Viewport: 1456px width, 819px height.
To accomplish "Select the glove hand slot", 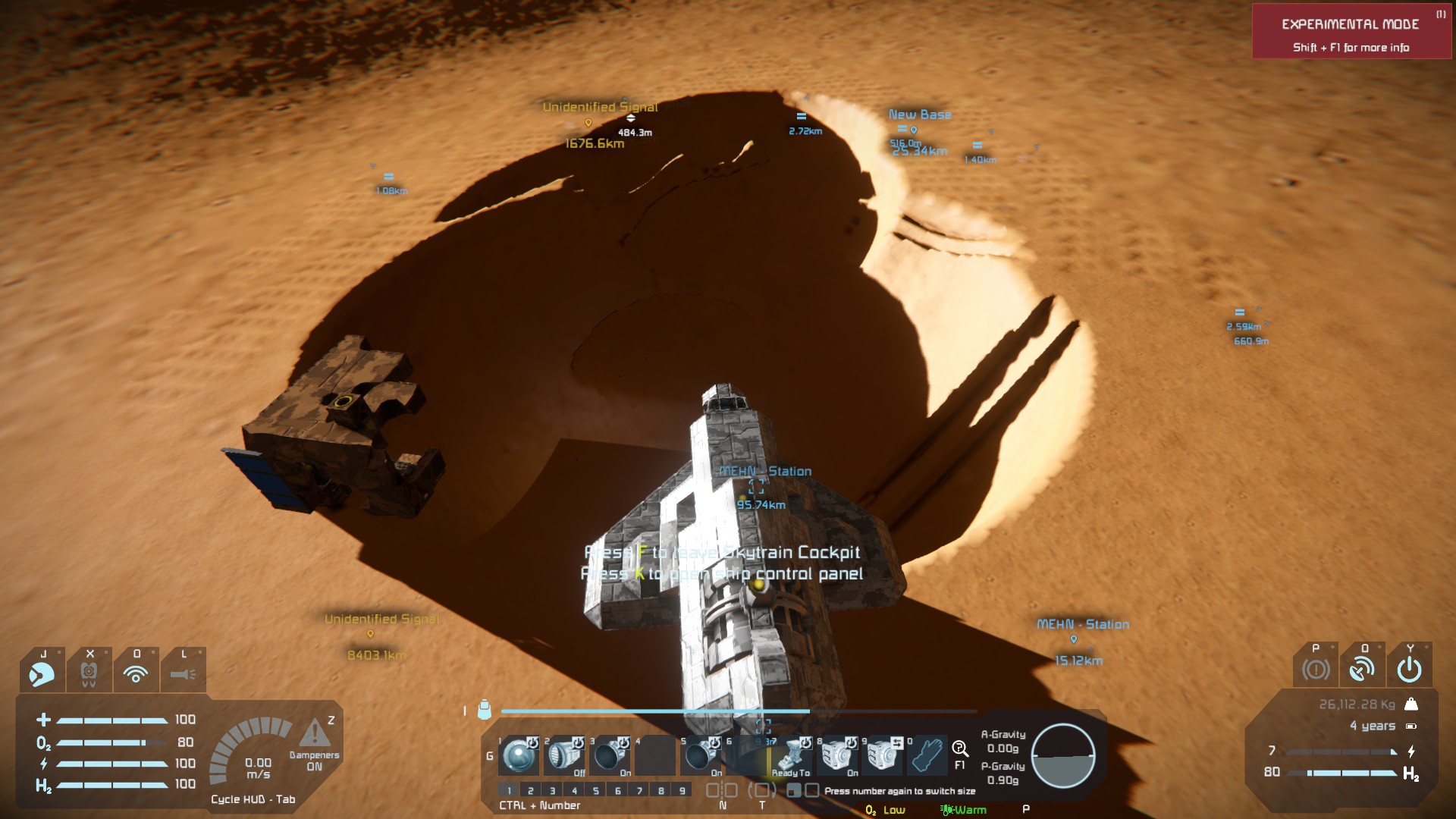I will (x=927, y=755).
